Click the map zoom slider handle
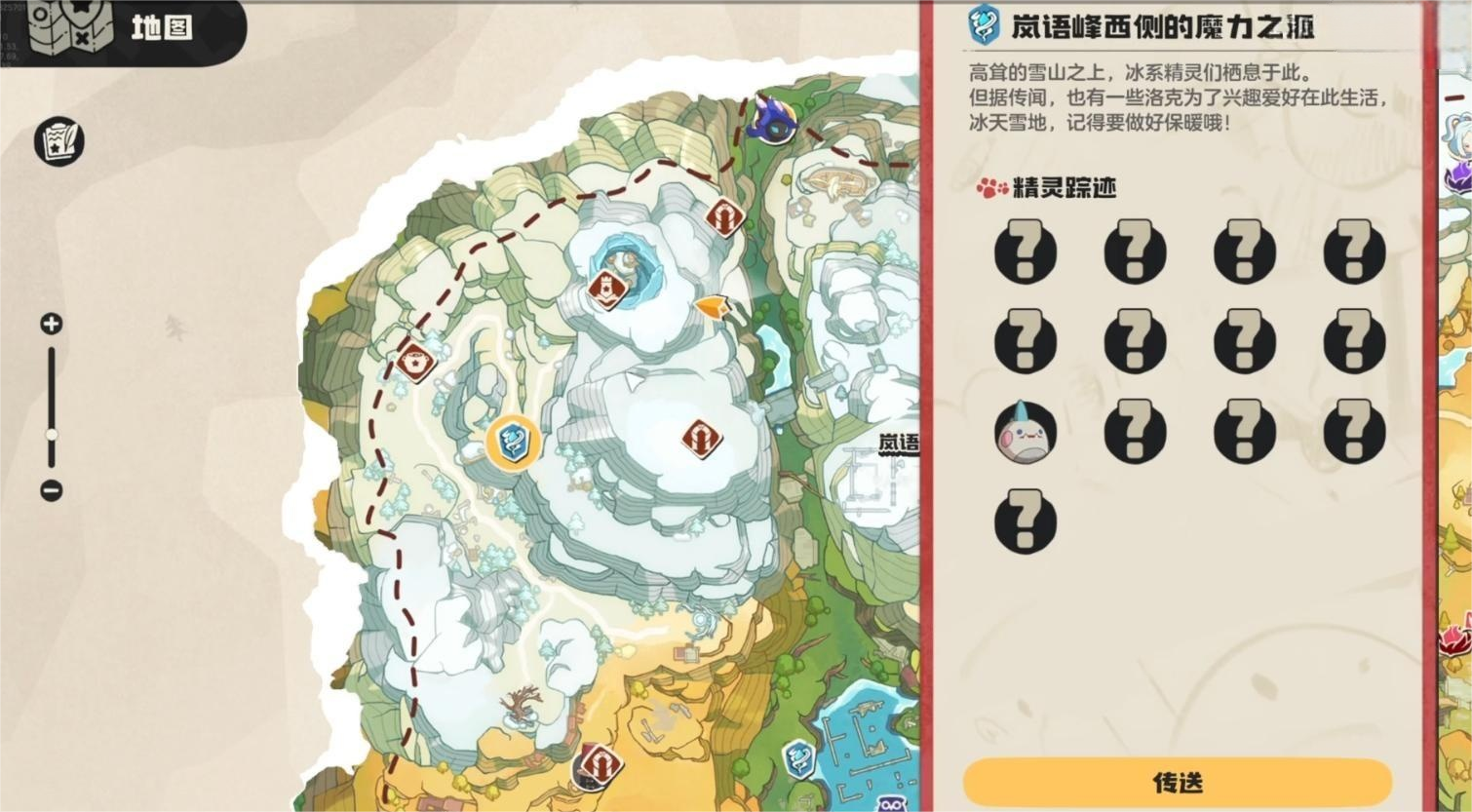 pyautogui.click(x=50, y=432)
